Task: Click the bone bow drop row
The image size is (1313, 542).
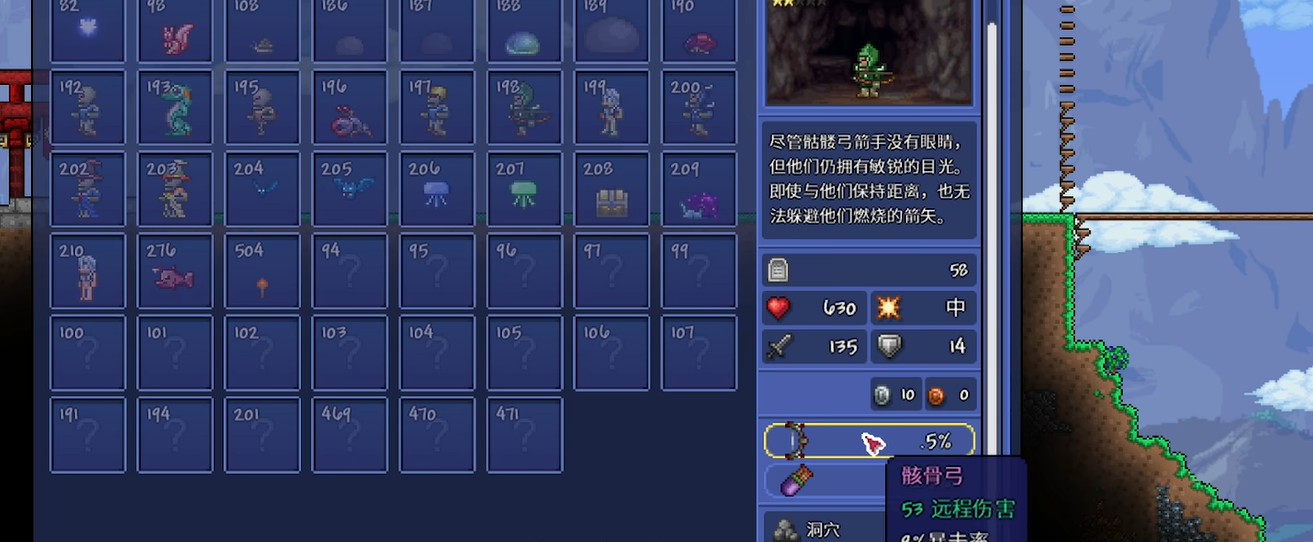Action: click(x=868, y=441)
